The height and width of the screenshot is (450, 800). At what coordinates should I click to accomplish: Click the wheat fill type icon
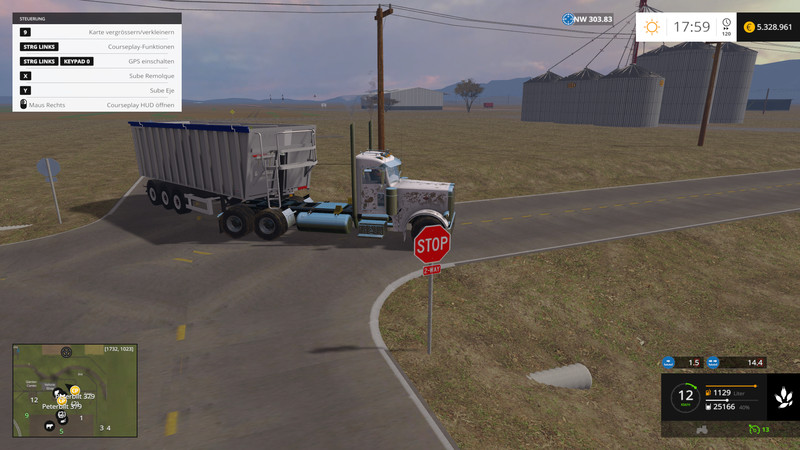pos(781,399)
